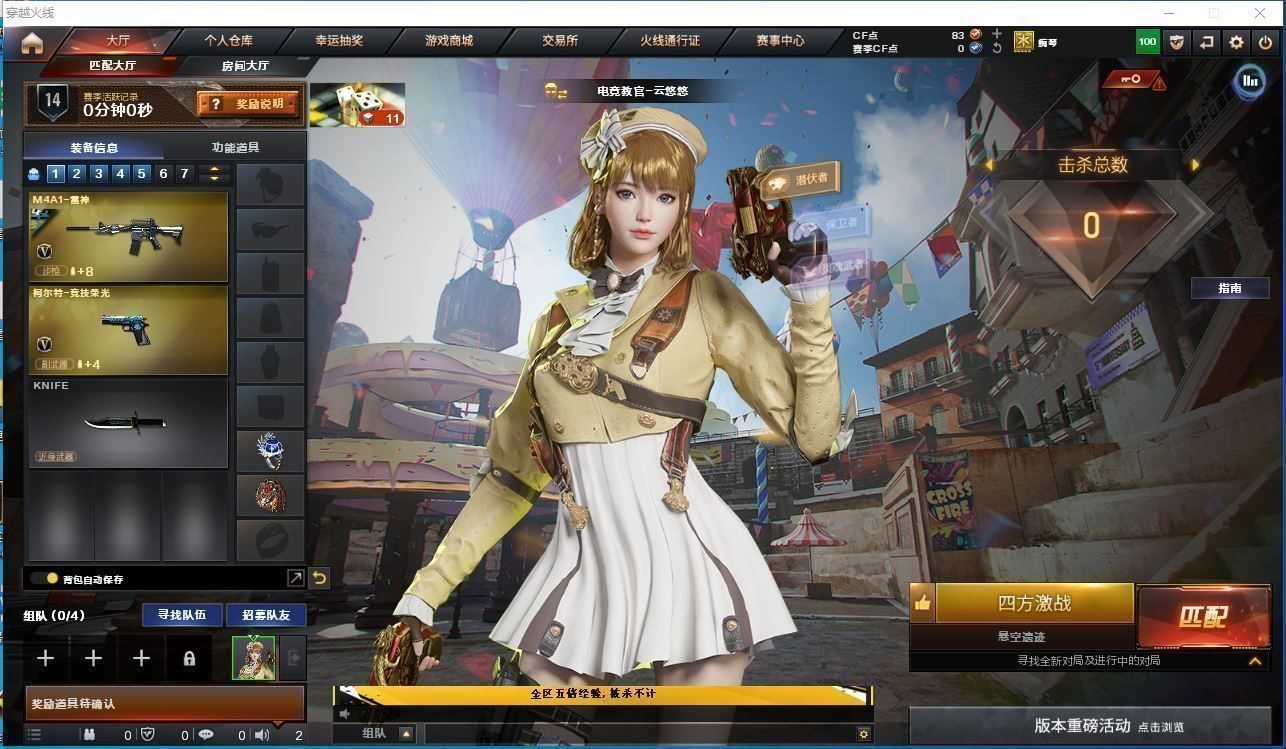Click the 寻找队伍 find team button
Image resolution: width=1286 pixels, height=749 pixels.
(x=181, y=615)
